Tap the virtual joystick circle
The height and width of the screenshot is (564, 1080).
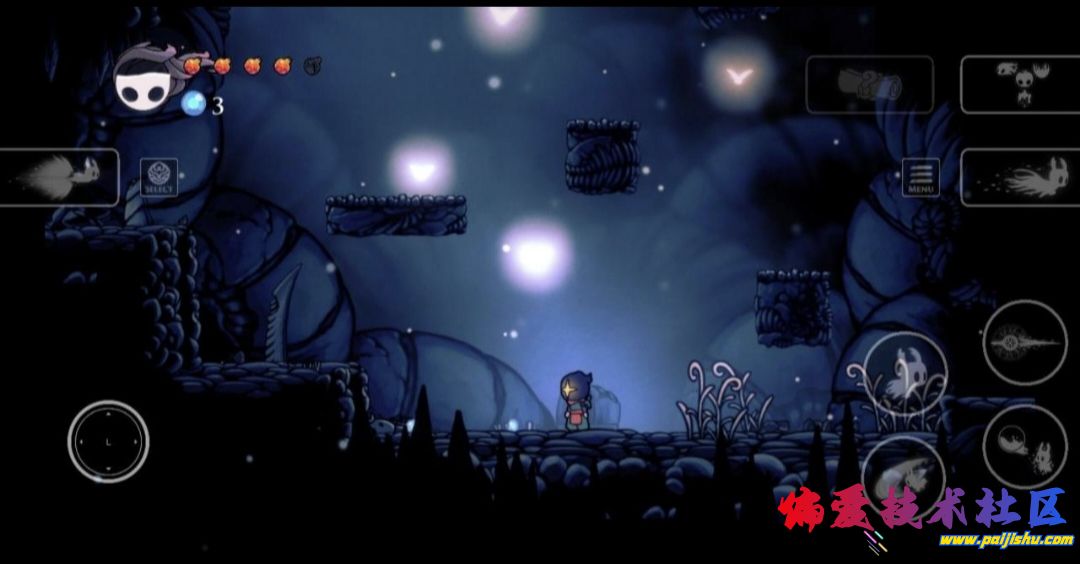pyautogui.click(x=108, y=441)
